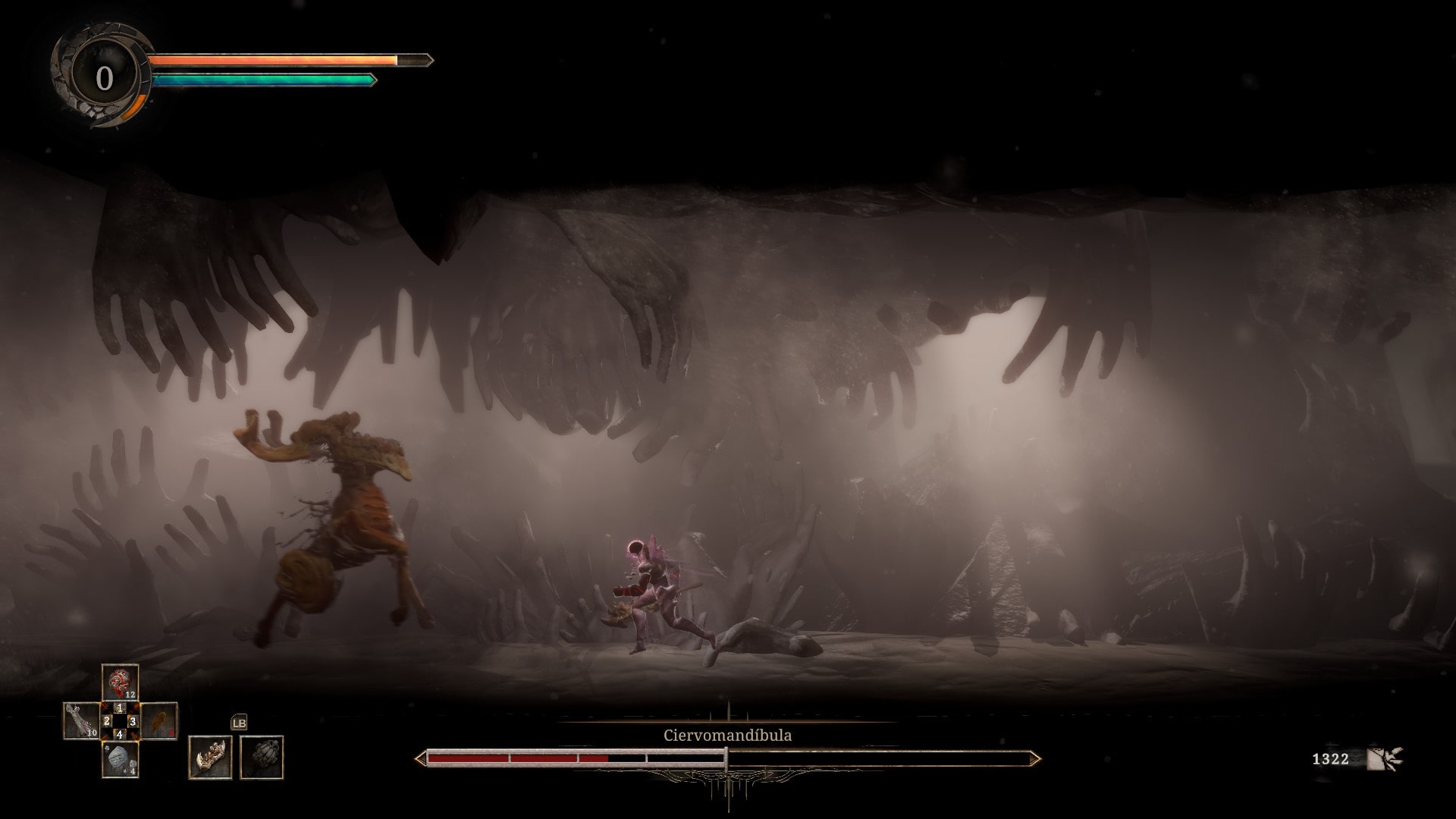
Task: Click the deer jawbone weapon icon near LB prompt
Action: (210, 757)
